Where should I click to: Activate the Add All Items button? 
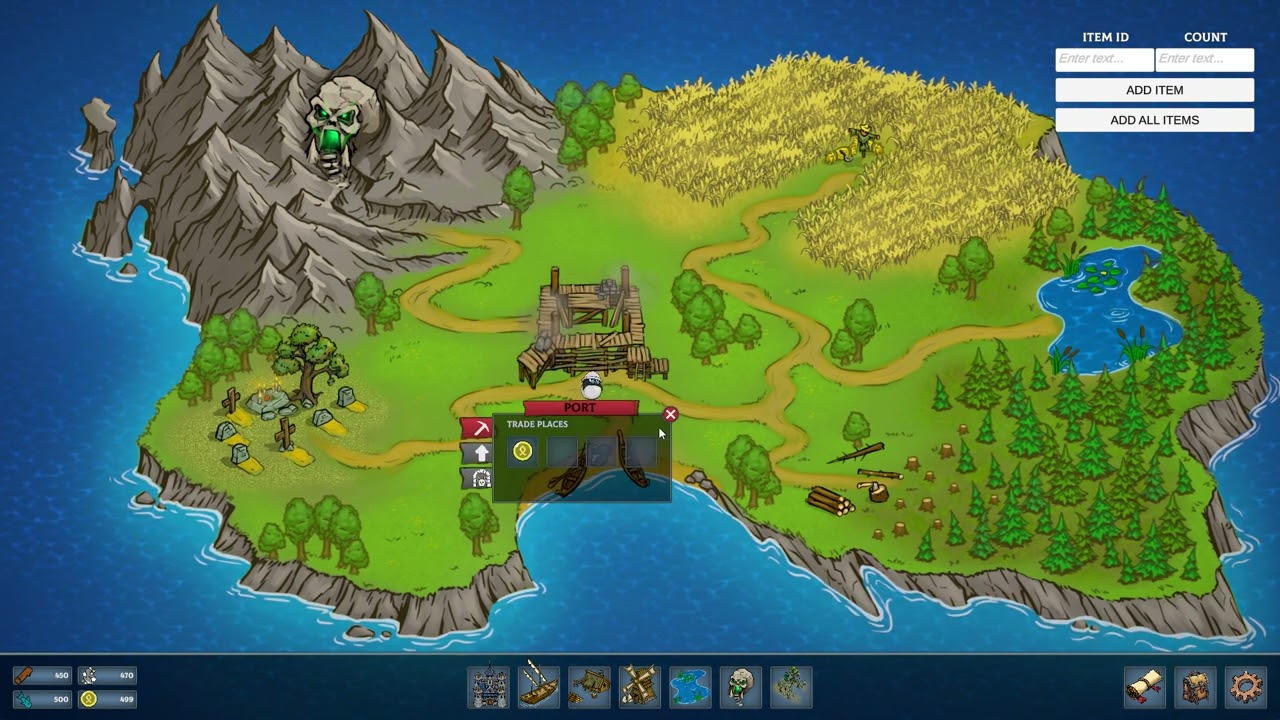point(1154,120)
